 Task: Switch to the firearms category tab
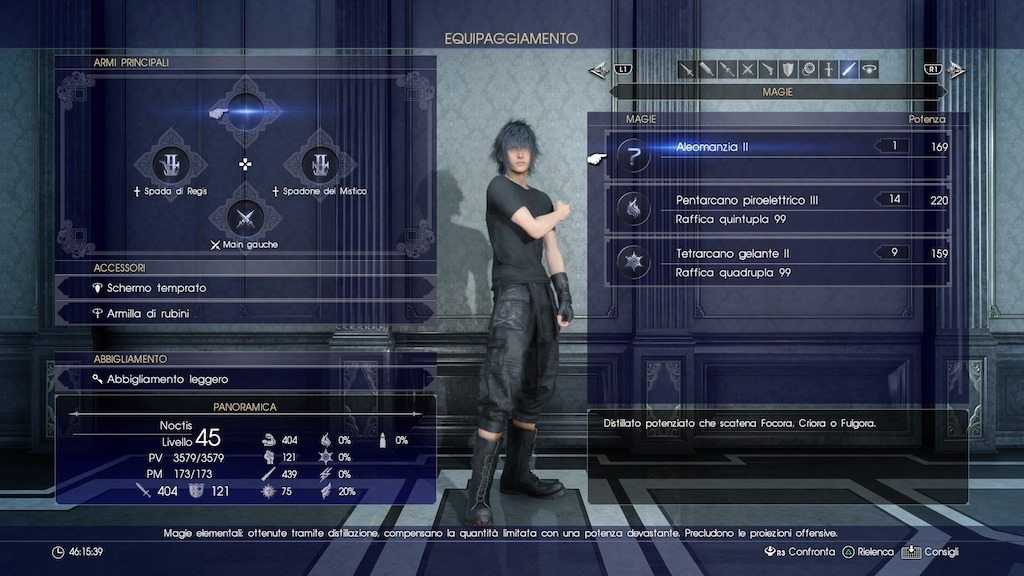tap(767, 69)
